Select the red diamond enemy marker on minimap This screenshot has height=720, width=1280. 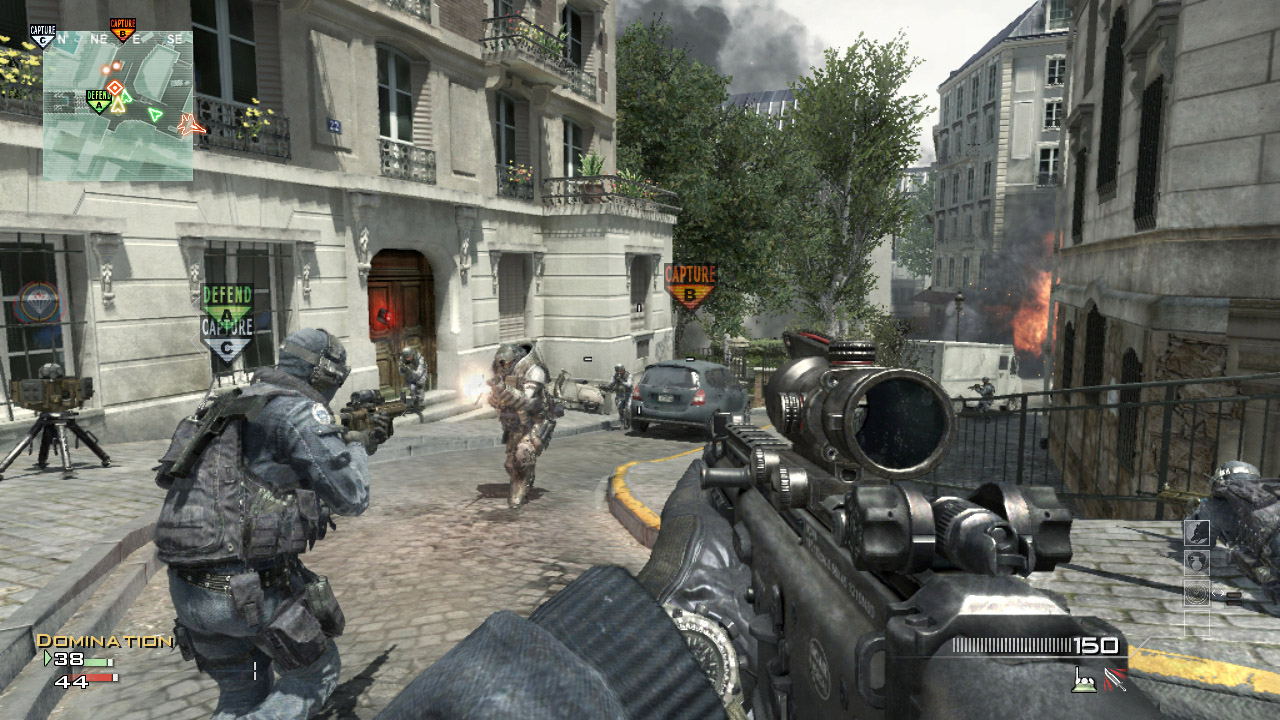click(115, 87)
